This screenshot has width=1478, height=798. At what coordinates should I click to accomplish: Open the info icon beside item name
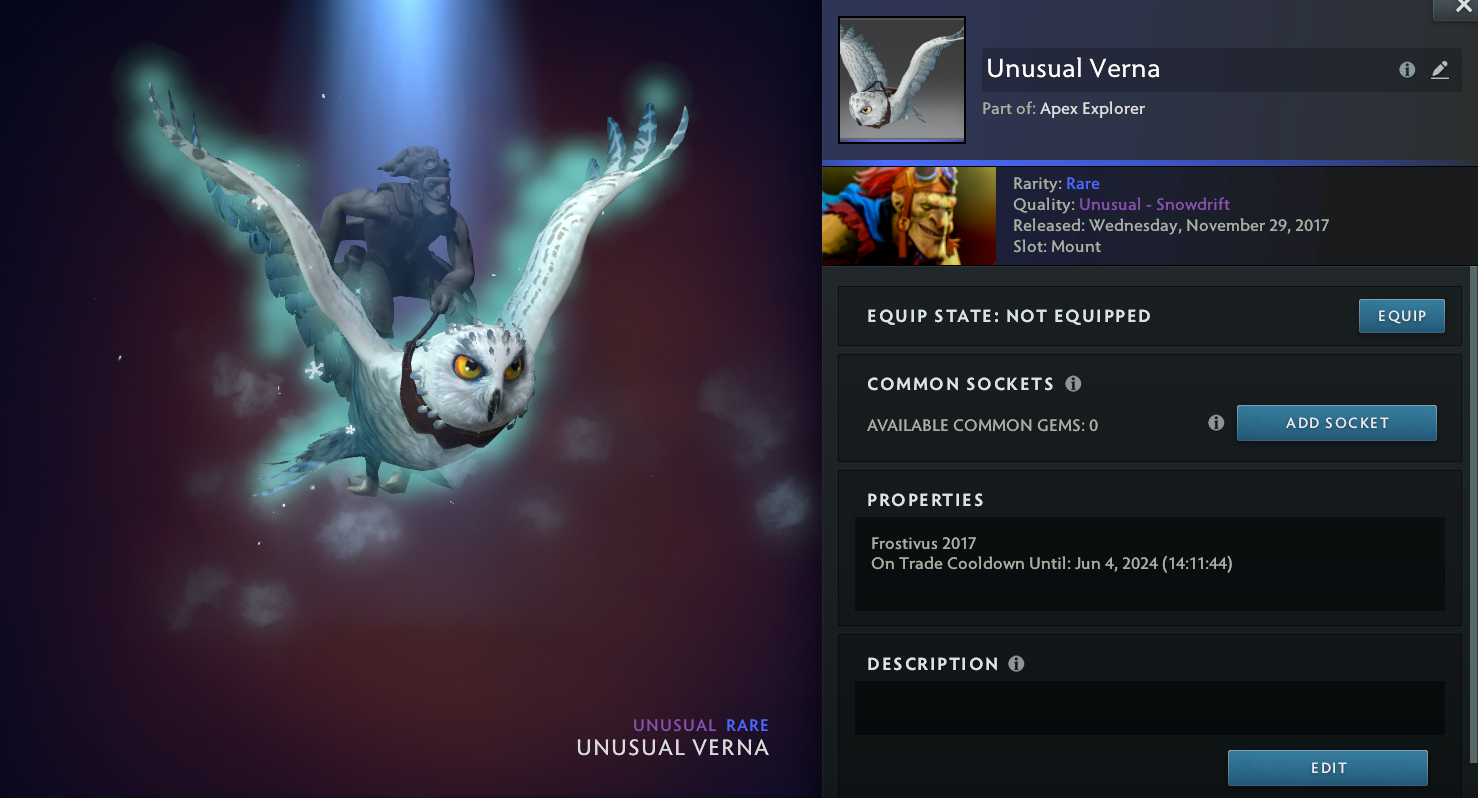pos(1407,70)
